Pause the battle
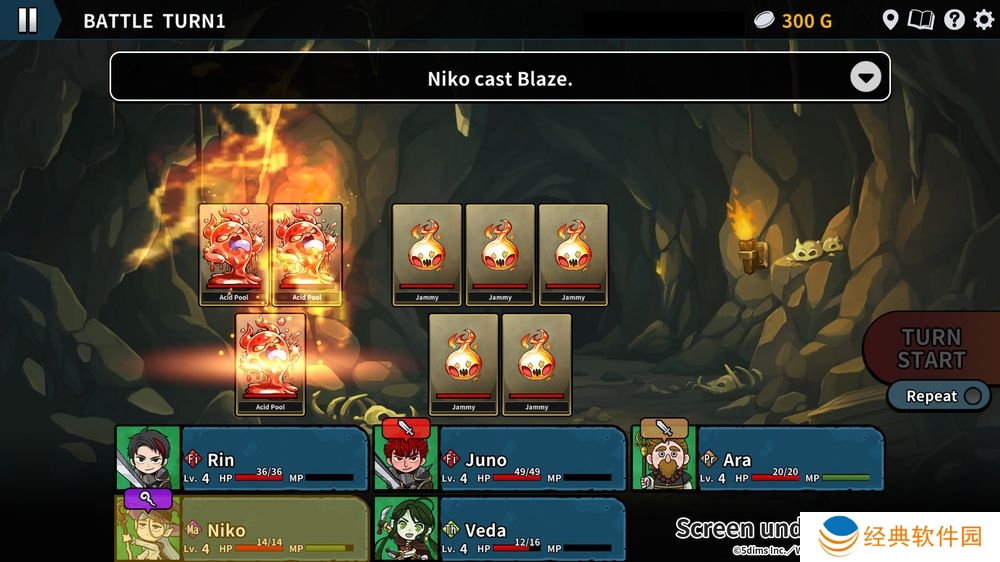This screenshot has height=562, width=1000. (x=27, y=20)
